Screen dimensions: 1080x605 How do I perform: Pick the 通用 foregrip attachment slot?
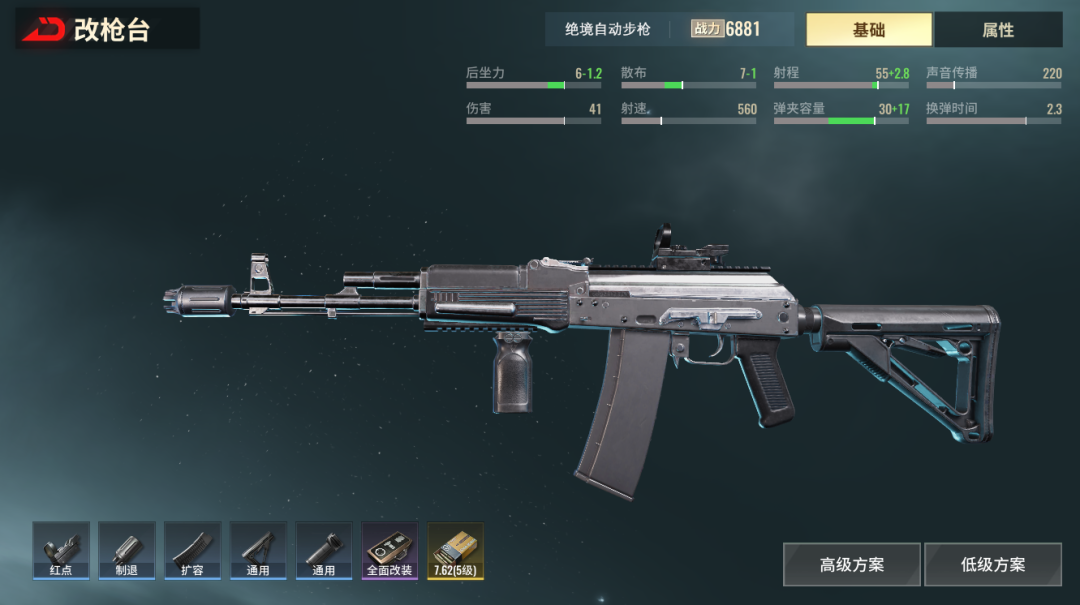[324, 550]
